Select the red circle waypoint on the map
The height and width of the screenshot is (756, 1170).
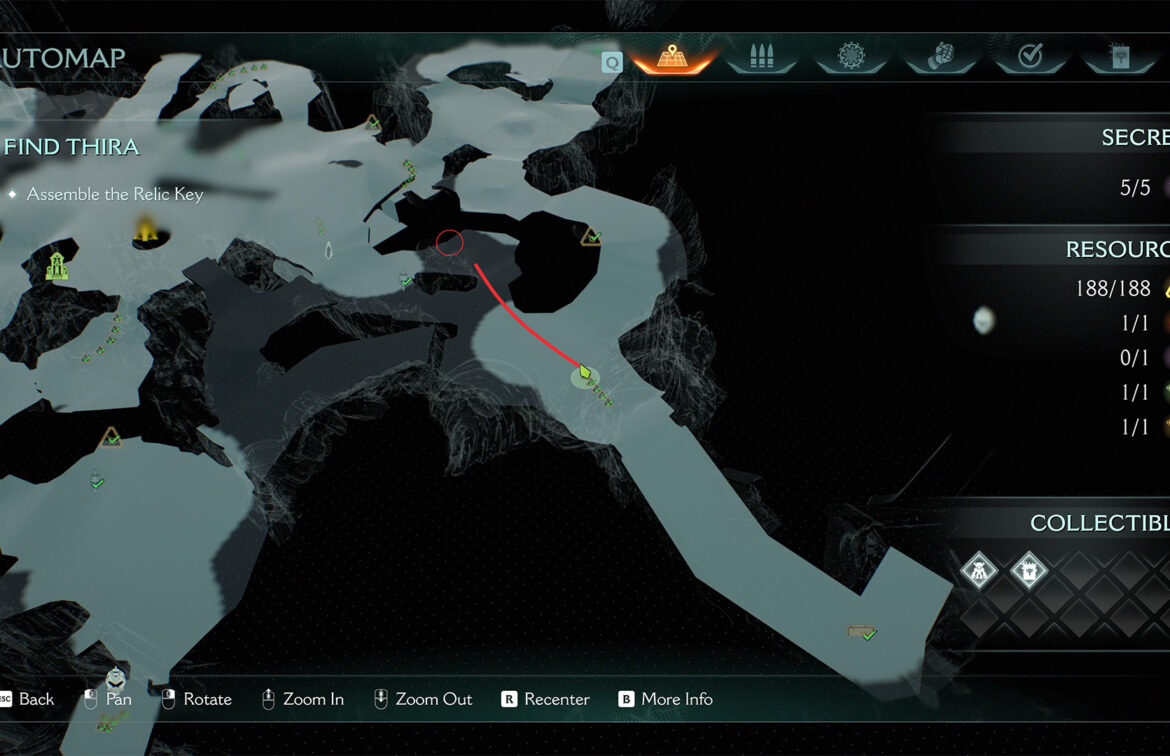tap(450, 242)
